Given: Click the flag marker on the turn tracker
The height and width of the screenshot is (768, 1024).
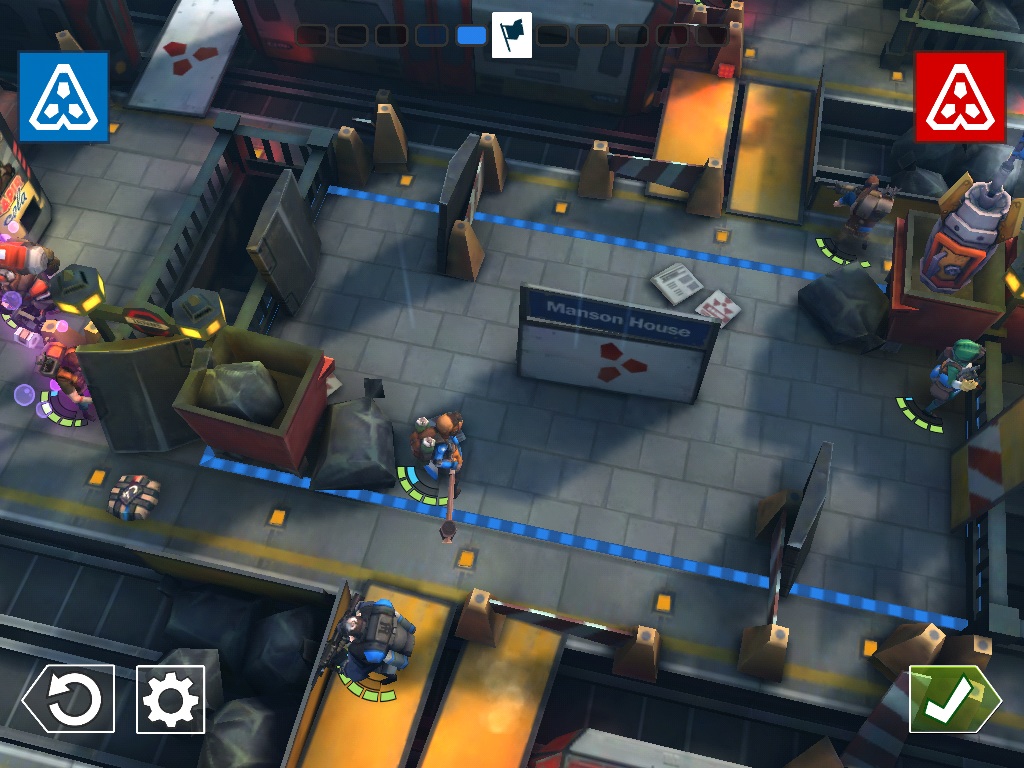Looking at the screenshot, I should [x=512, y=35].
